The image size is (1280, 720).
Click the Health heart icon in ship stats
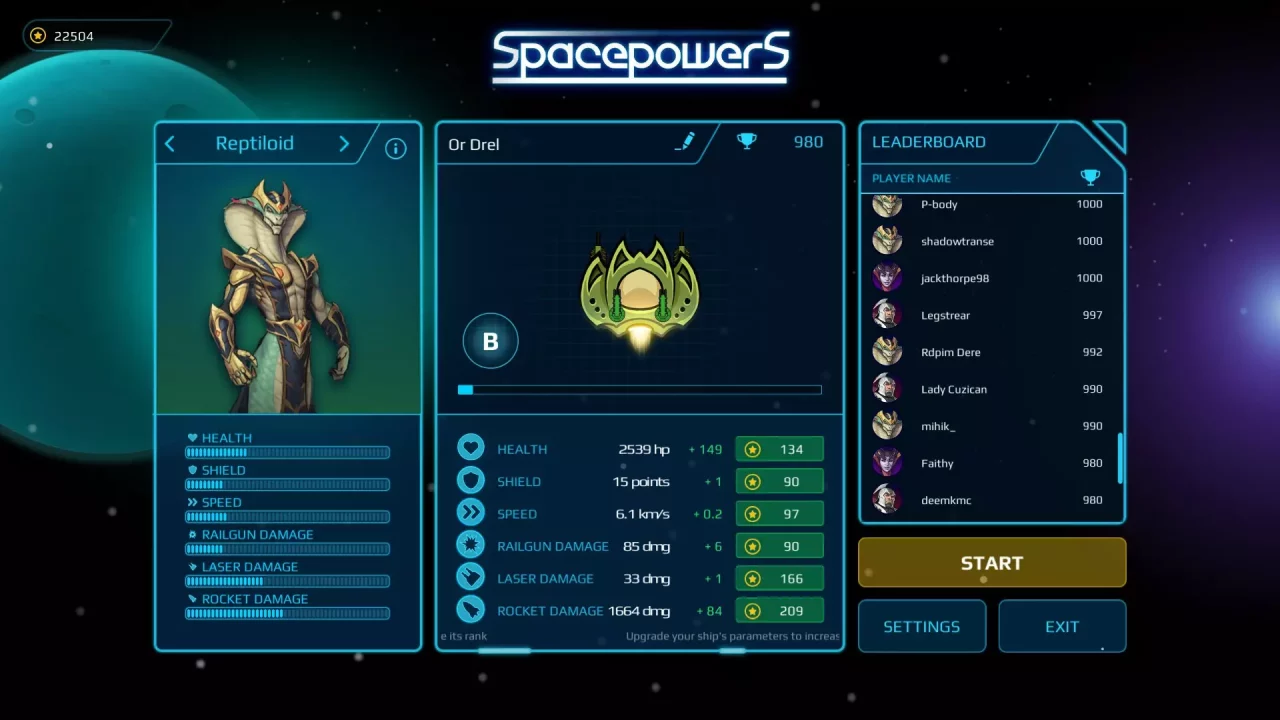(471, 448)
